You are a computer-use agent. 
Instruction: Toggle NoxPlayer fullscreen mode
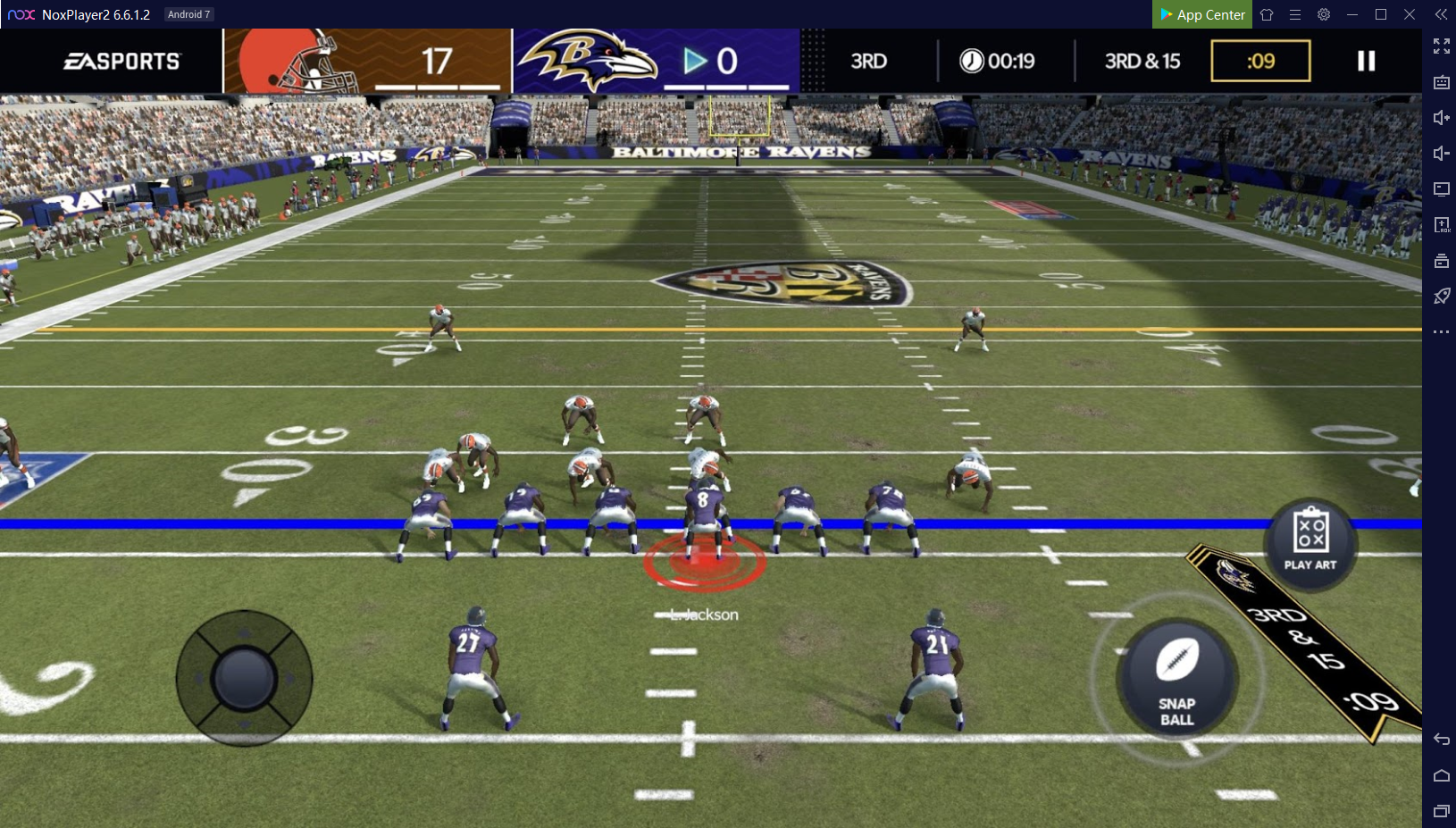pos(1441,46)
